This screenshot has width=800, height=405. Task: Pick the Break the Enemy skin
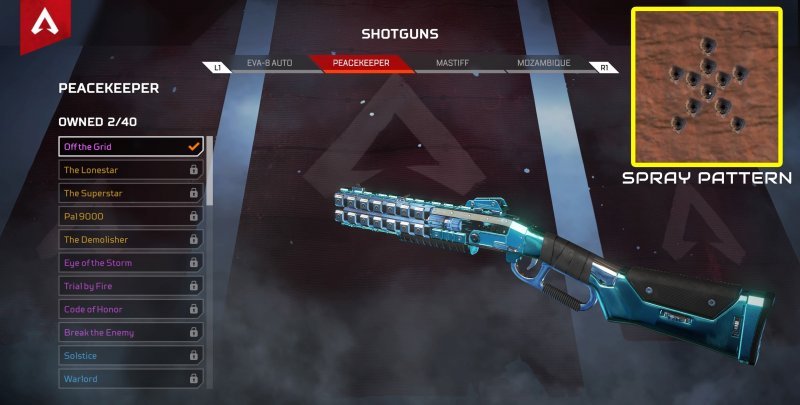point(131,332)
